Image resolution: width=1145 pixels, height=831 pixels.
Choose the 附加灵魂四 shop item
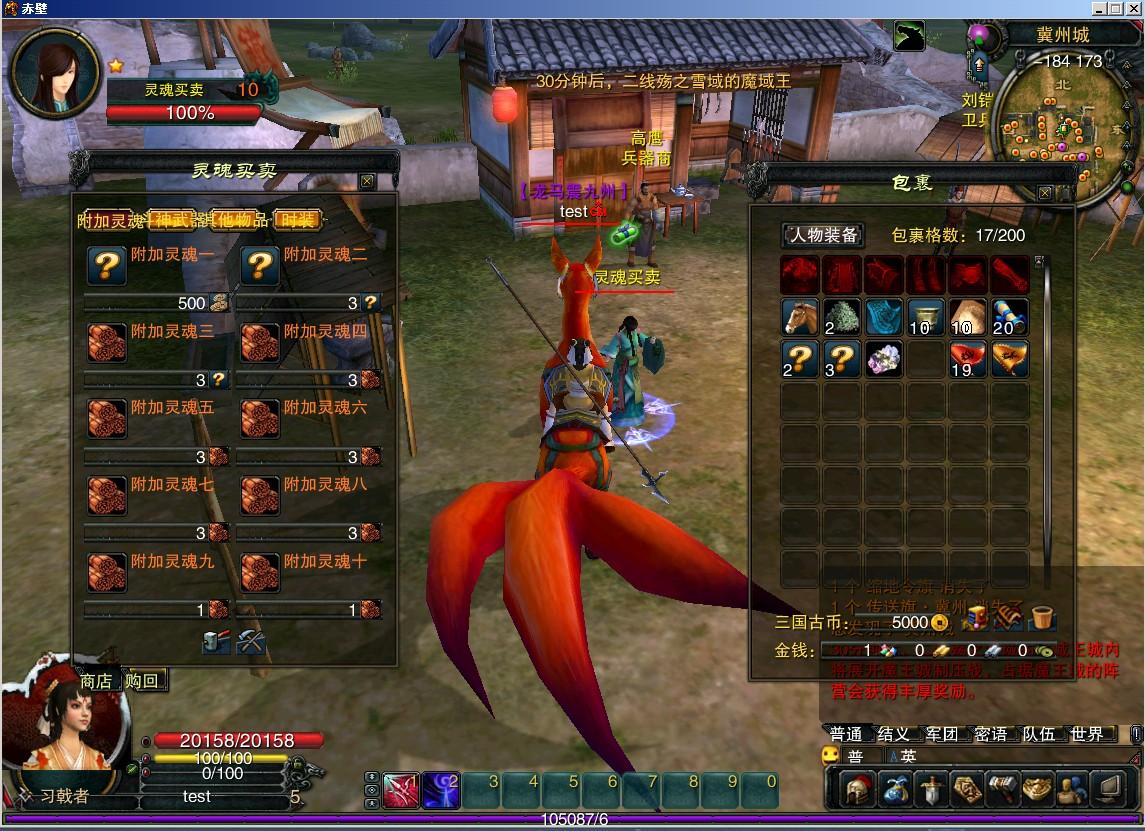coord(260,342)
